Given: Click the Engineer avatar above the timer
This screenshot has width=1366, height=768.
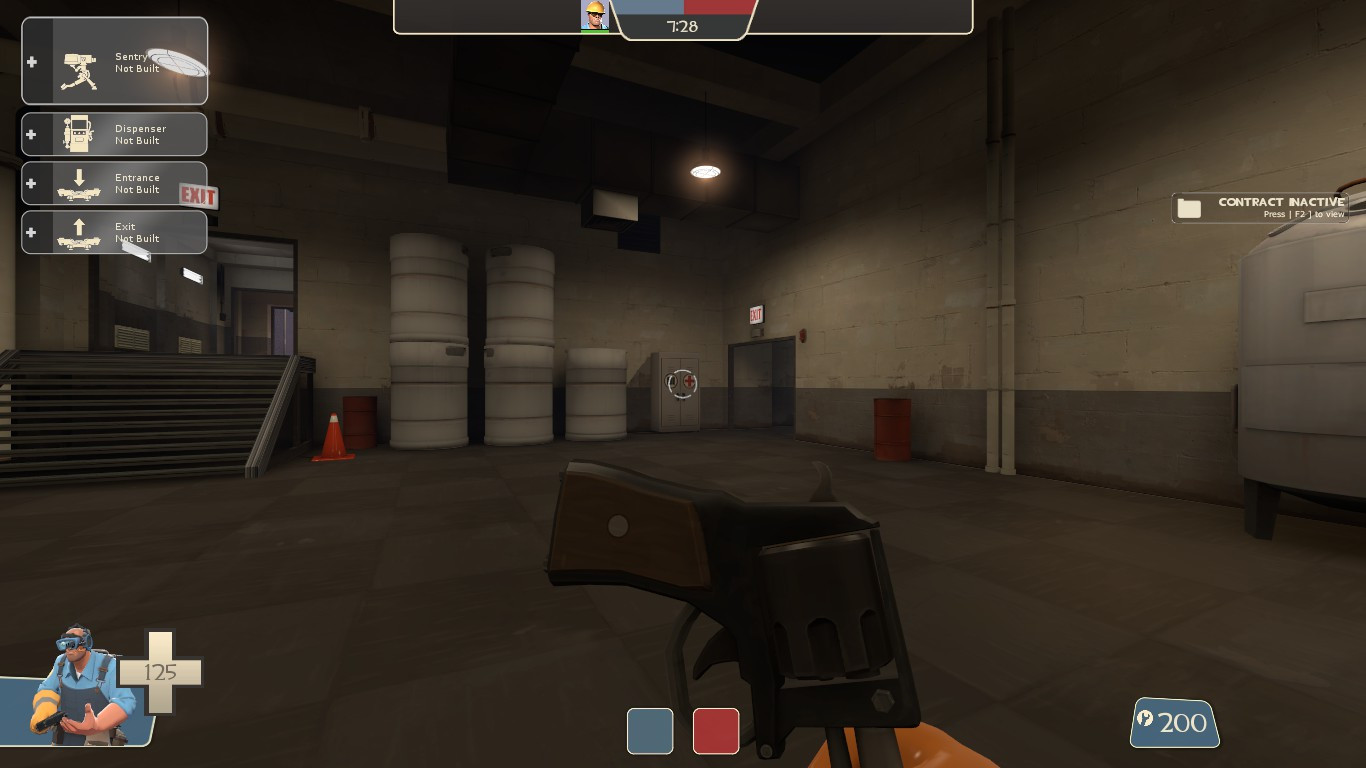Looking at the screenshot, I should [x=594, y=16].
